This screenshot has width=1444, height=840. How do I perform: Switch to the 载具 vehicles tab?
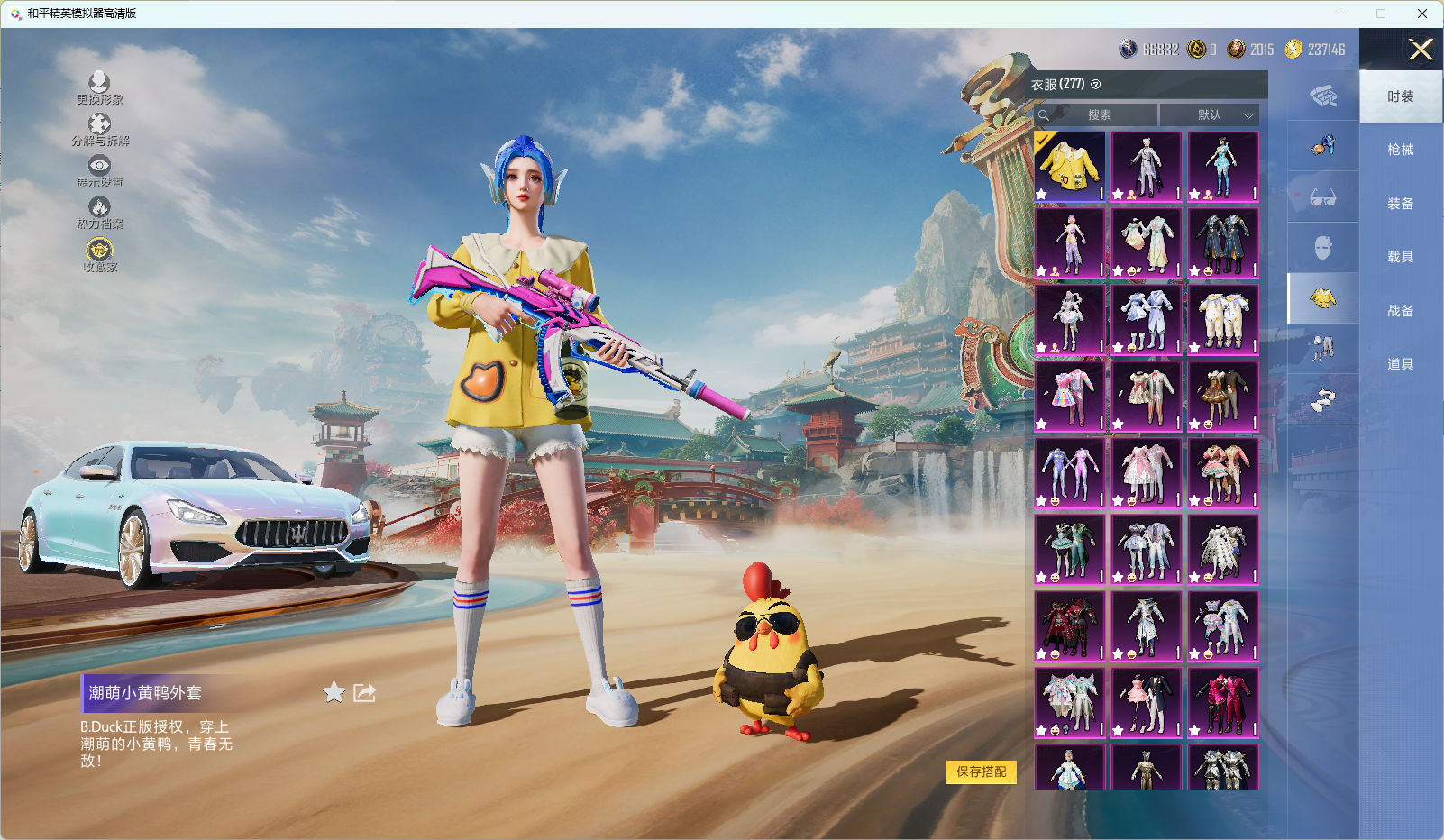click(1400, 257)
